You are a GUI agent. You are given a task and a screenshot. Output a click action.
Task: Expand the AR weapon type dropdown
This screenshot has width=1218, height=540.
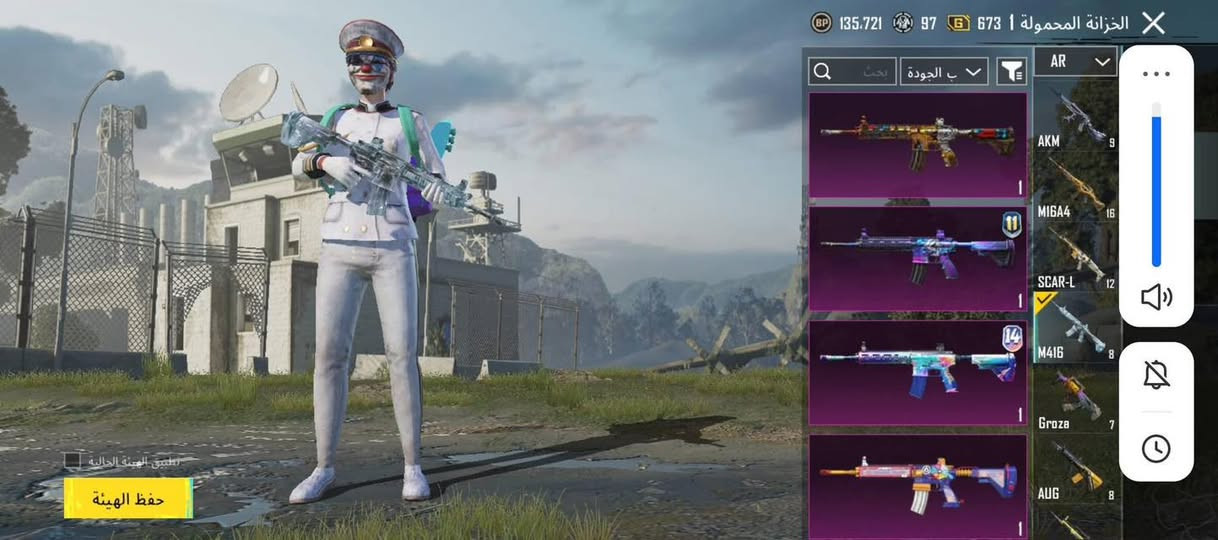coord(1075,62)
